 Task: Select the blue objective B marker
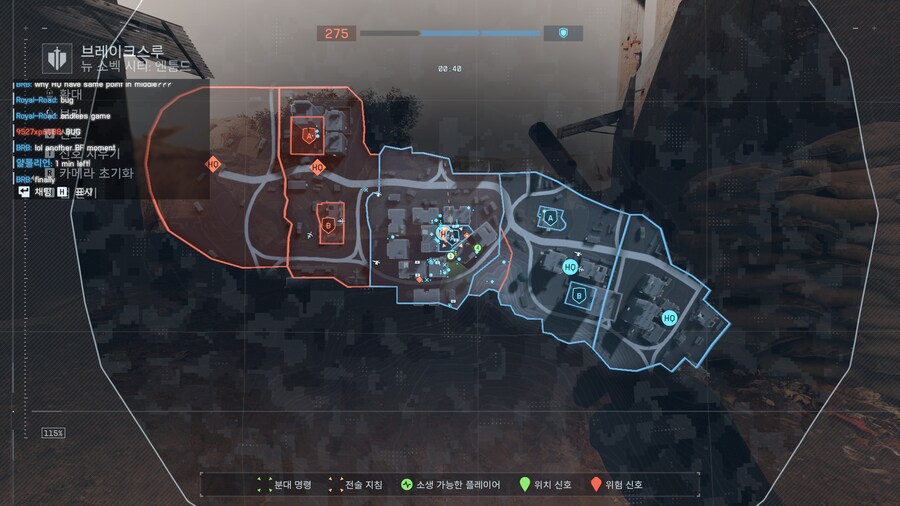580,294
